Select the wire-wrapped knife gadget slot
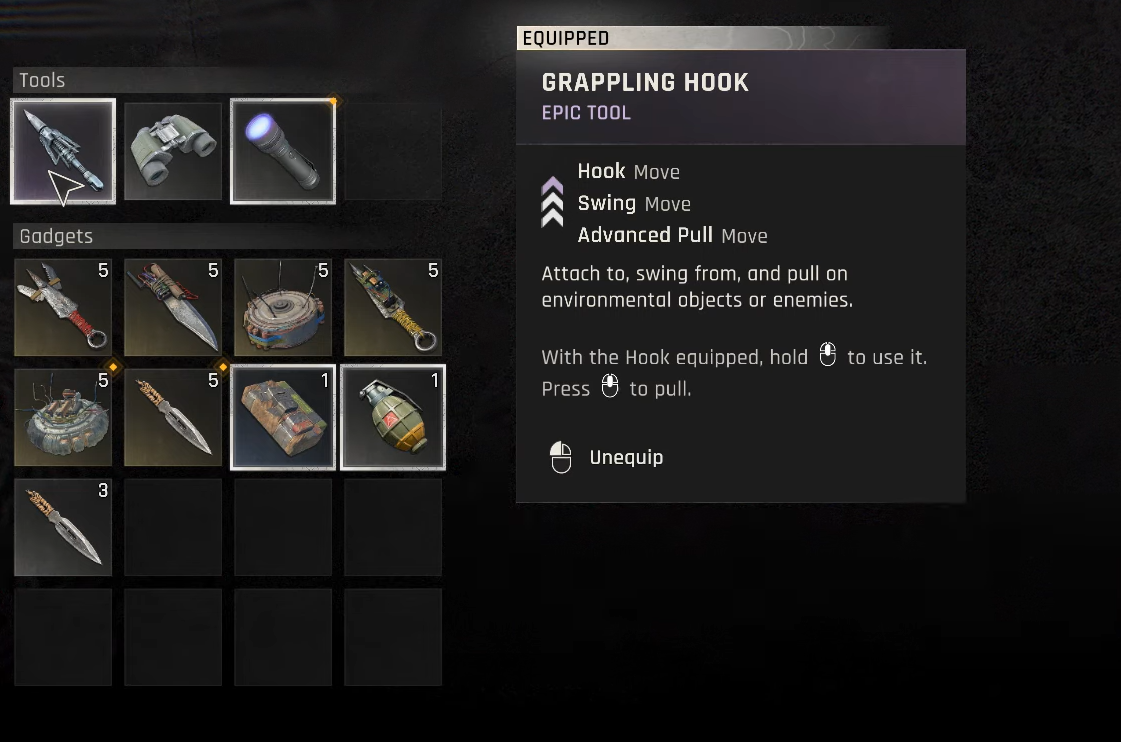1121x742 pixels. point(173,307)
